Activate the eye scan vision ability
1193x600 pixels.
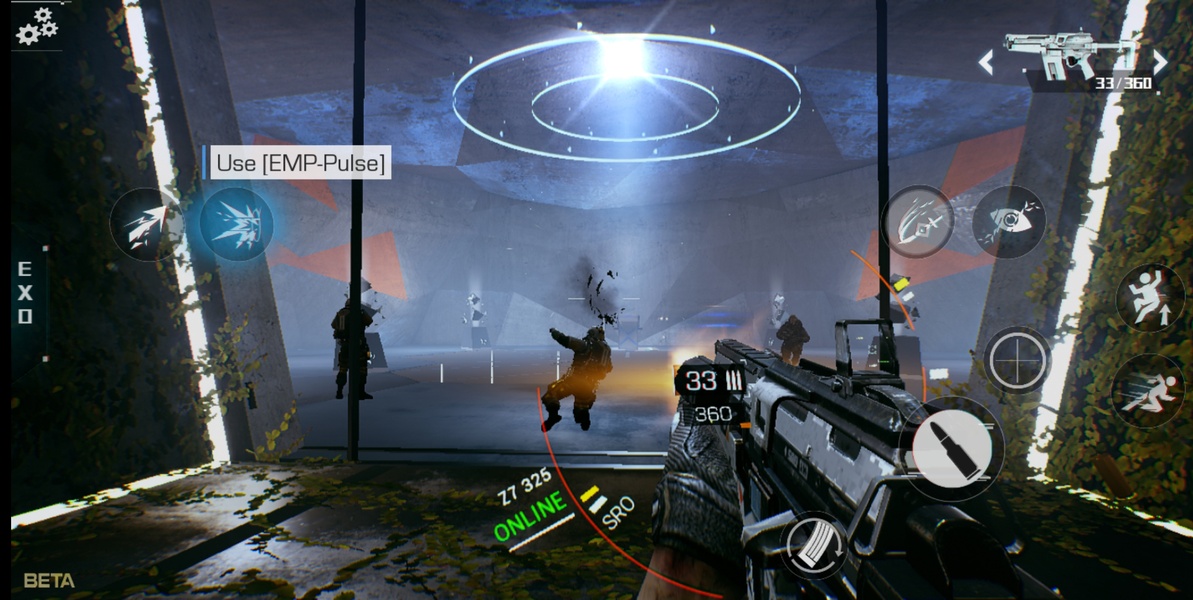1008,222
